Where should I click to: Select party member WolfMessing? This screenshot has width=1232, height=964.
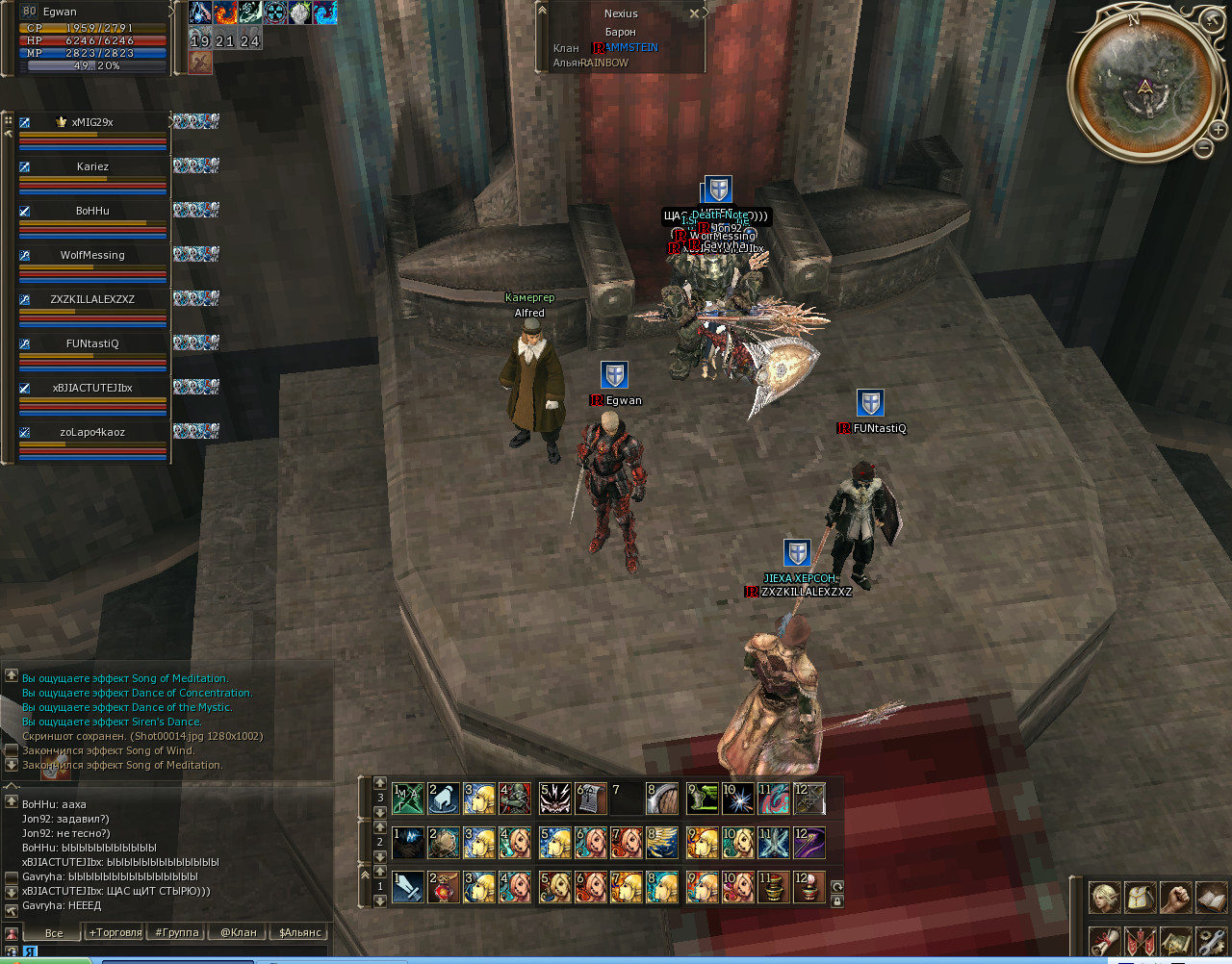92,256
